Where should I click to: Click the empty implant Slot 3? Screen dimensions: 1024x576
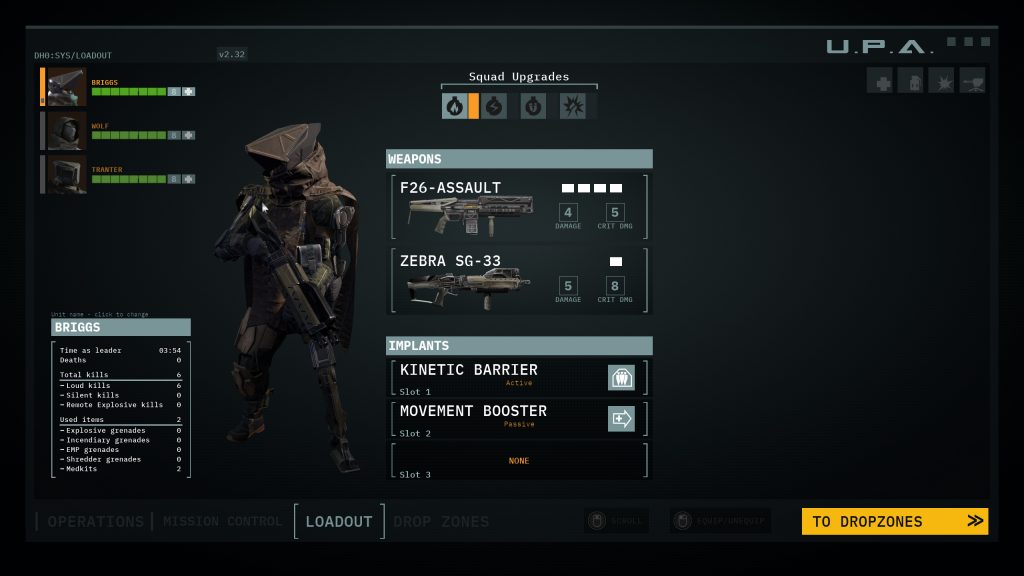click(x=518, y=461)
